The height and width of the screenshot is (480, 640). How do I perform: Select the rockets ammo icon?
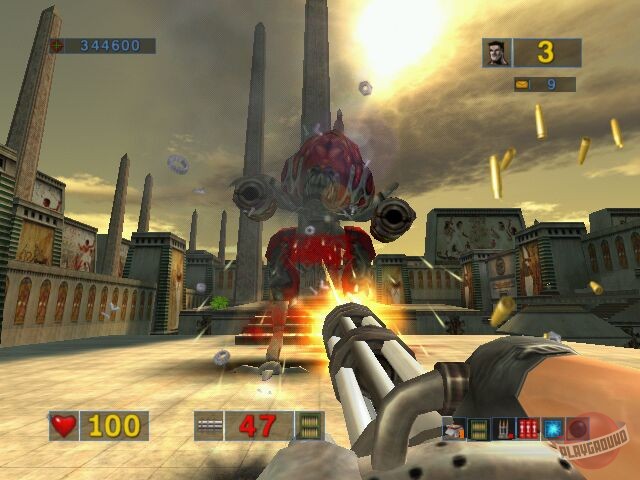(504, 430)
